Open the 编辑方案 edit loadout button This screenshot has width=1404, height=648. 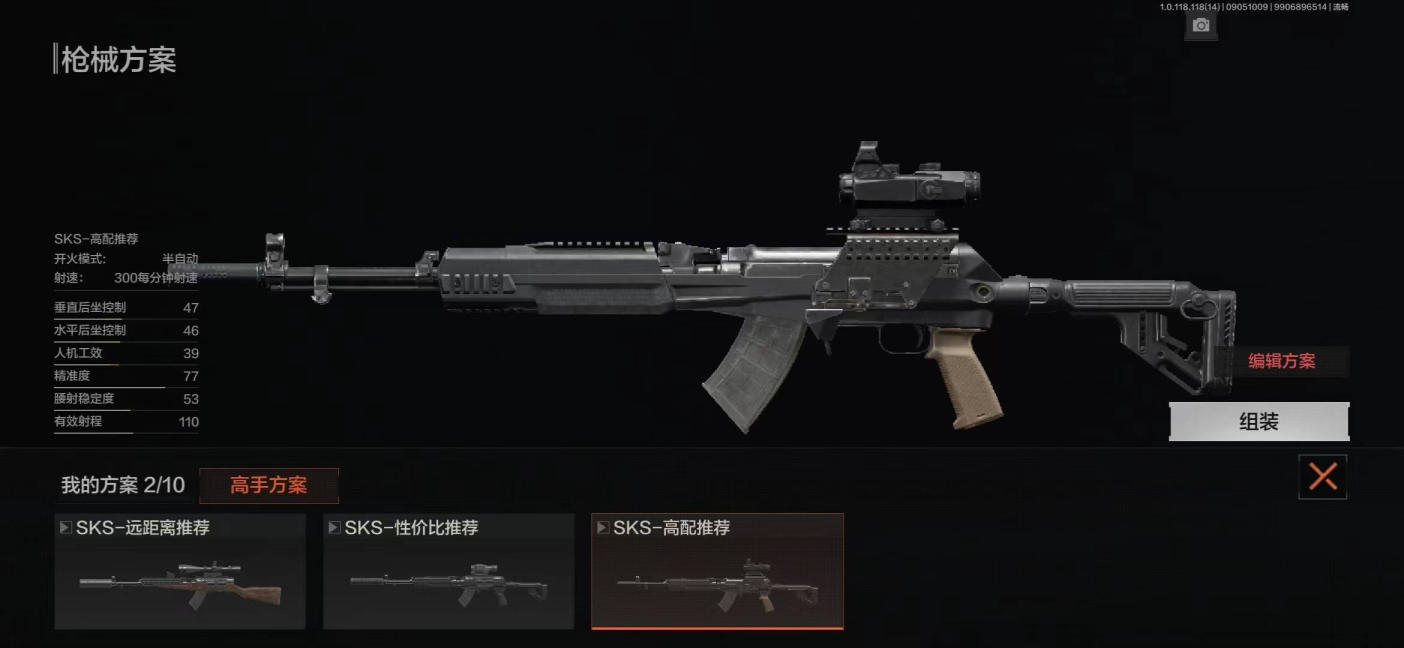pyautogui.click(x=1282, y=362)
